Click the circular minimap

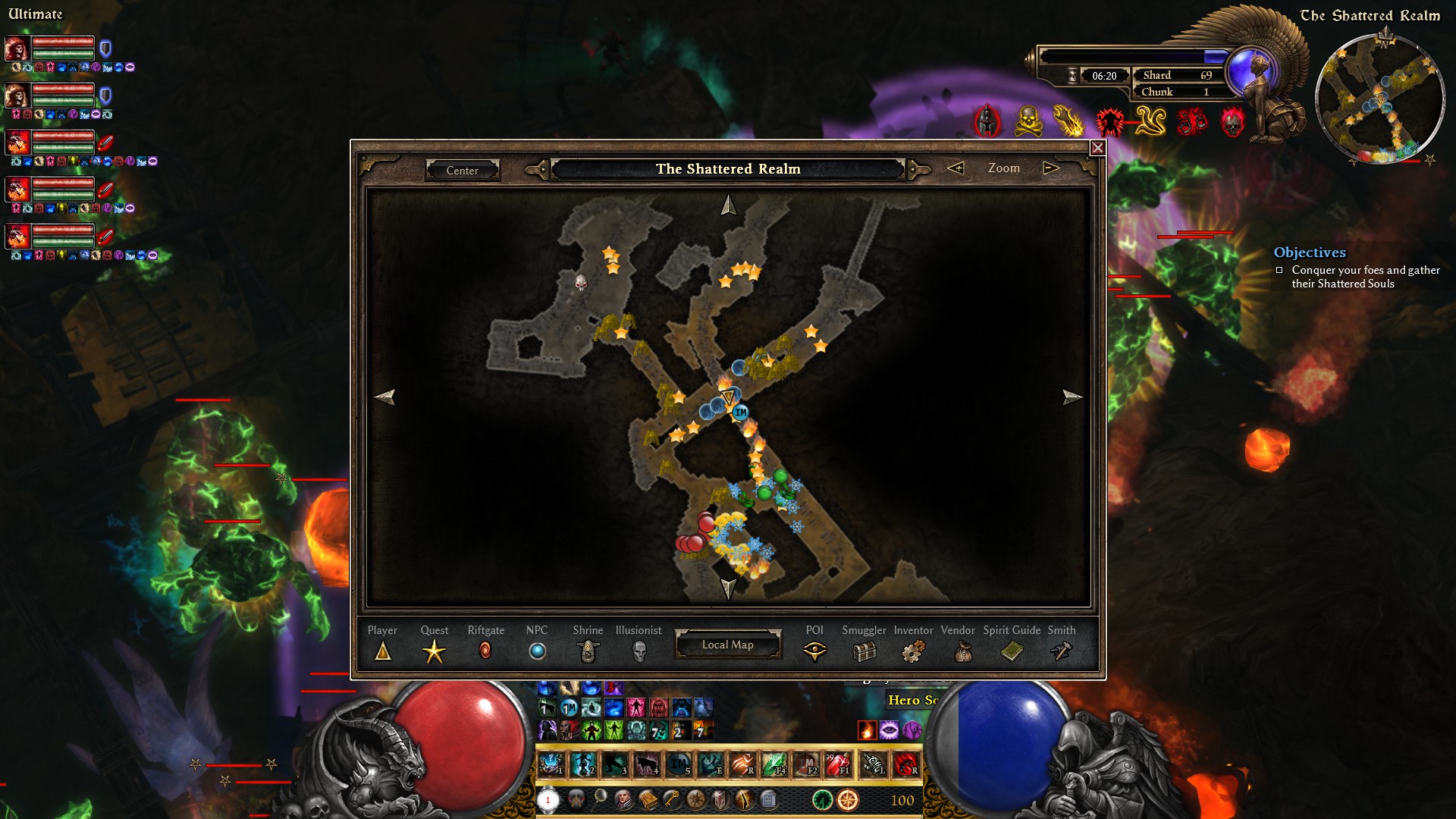[1379, 99]
